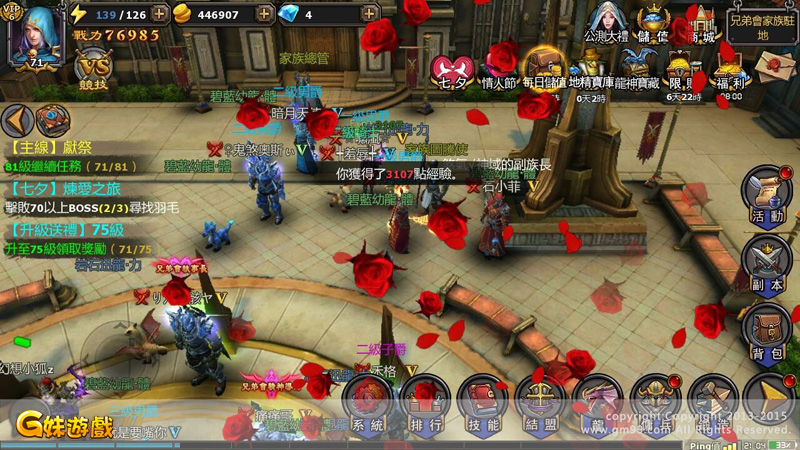Screen dimensions: 800x450
Task: Open the 公測大禮 beta gift icon
Action: [604, 25]
